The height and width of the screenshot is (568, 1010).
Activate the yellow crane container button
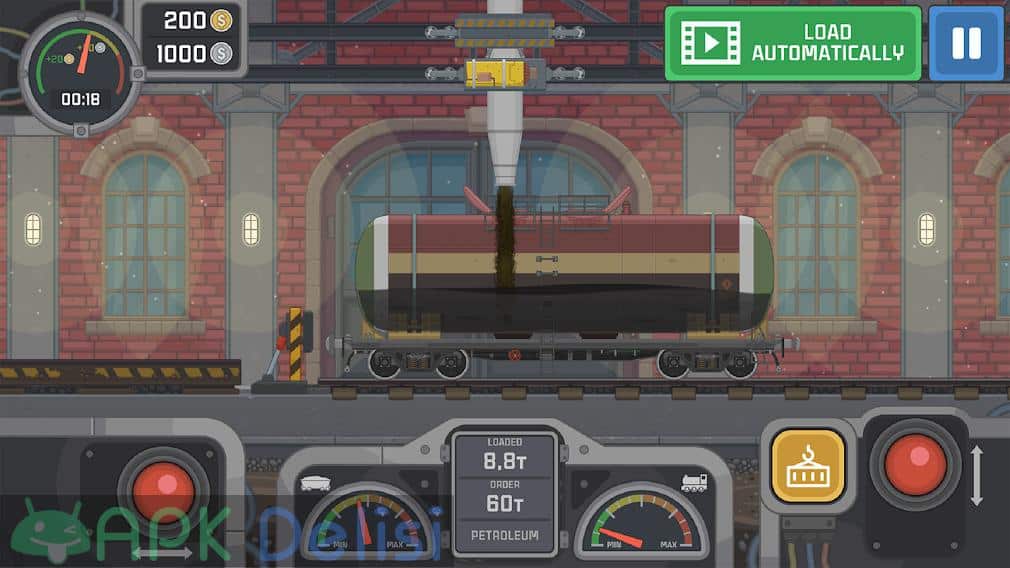[x=808, y=466]
